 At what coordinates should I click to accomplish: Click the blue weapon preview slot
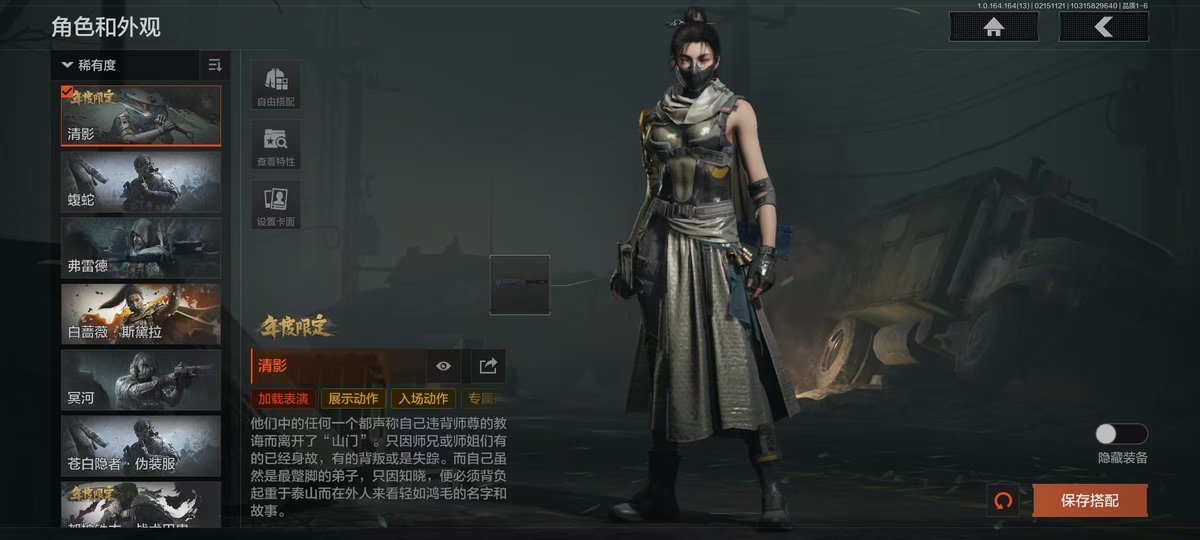coord(519,284)
